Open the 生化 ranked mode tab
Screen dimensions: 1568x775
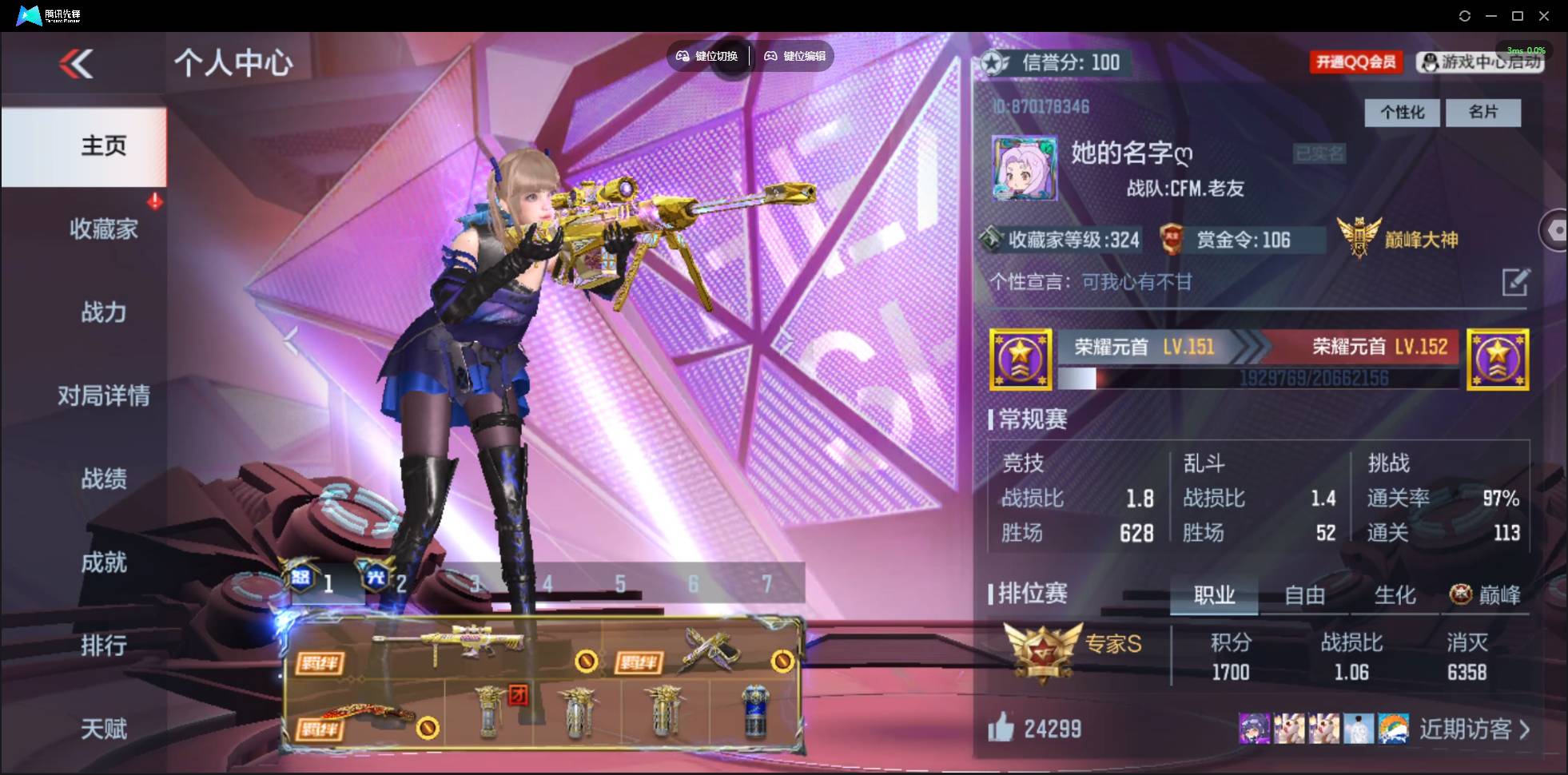pyautogui.click(x=1395, y=595)
